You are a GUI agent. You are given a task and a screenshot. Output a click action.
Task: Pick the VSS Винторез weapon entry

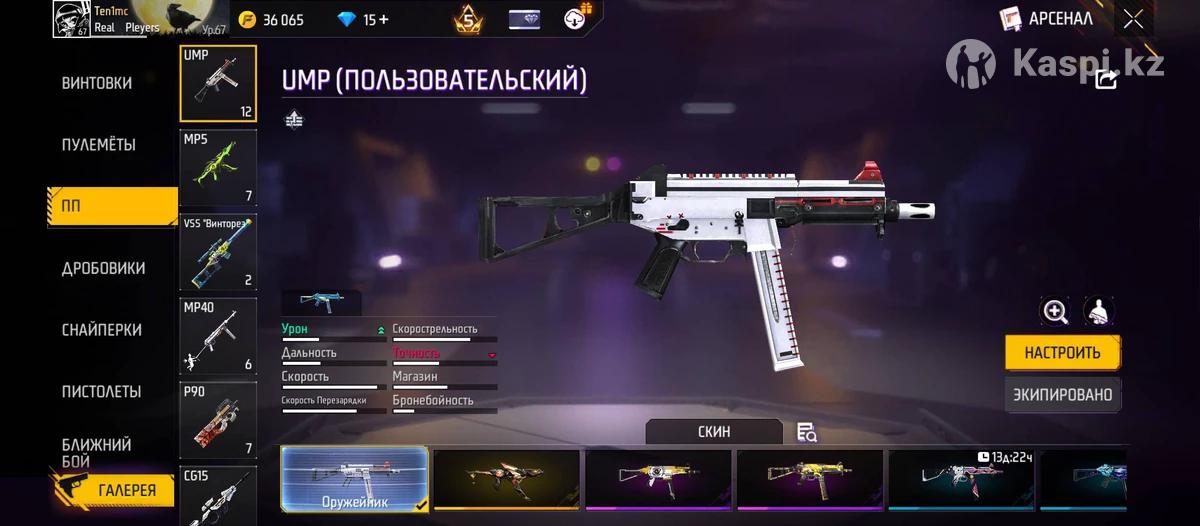[218, 252]
